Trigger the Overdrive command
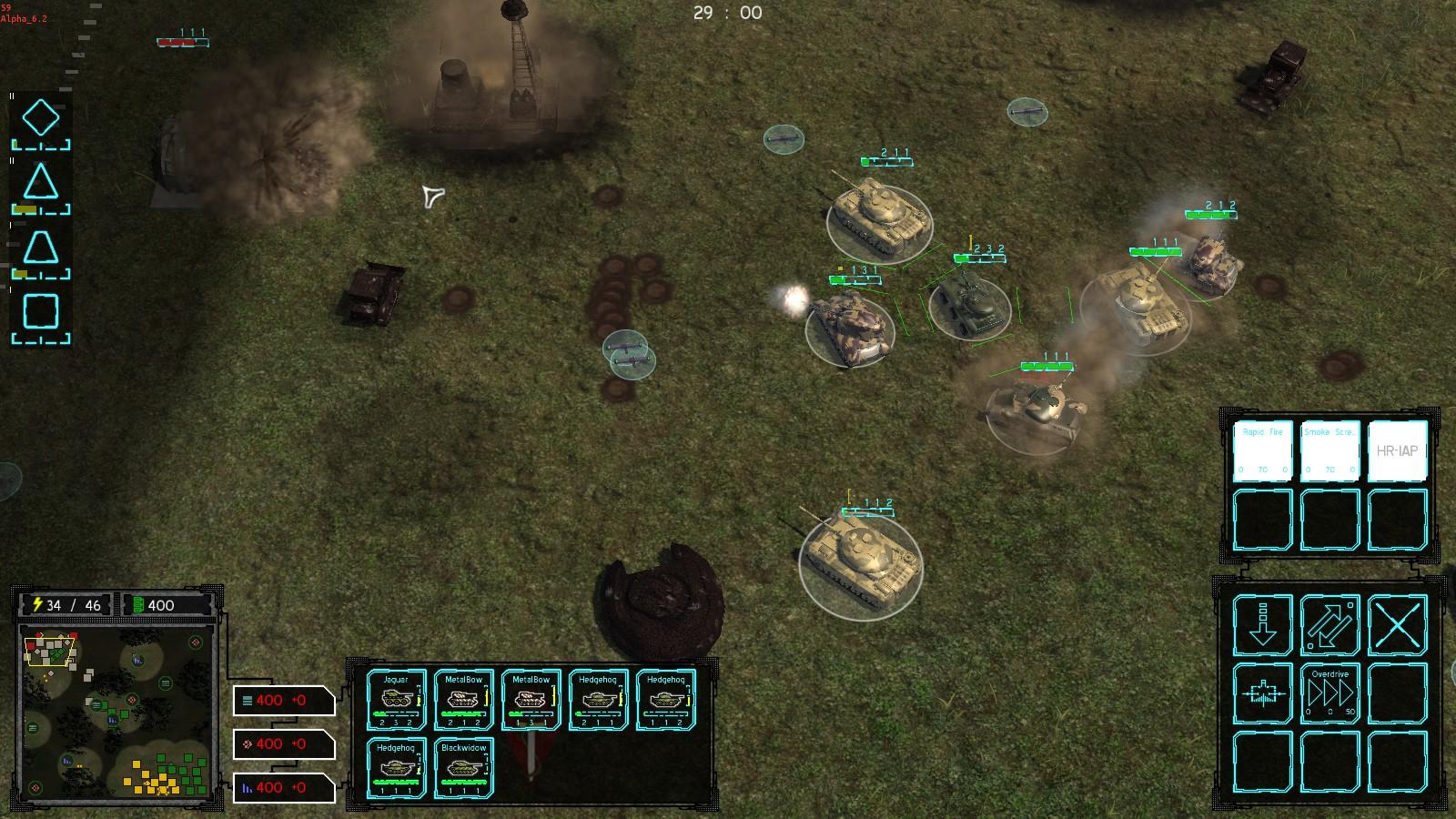This screenshot has width=1456, height=819. pyautogui.click(x=1330, y=693)
